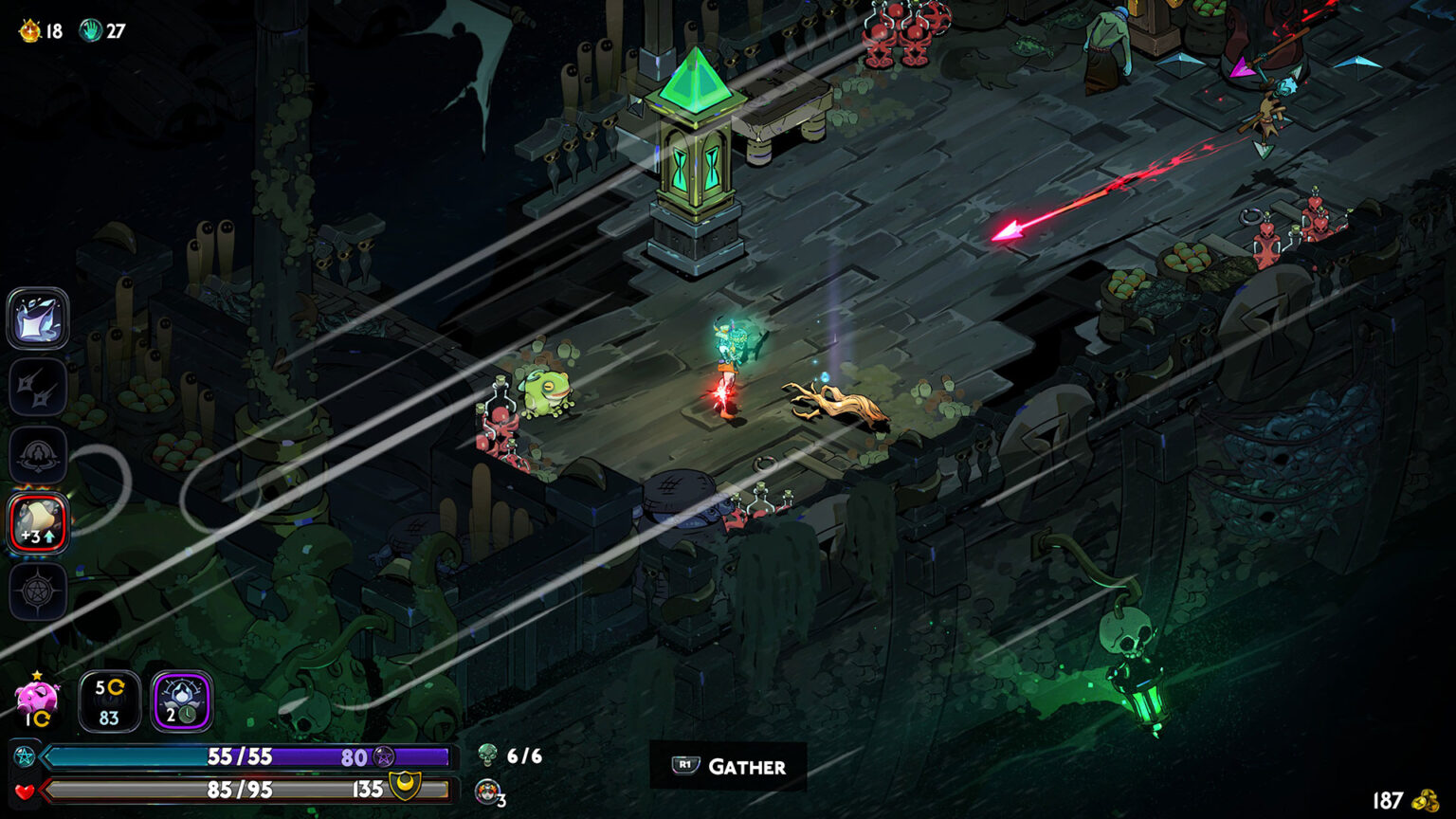Expand the reroll counter showing 5 and 83

(x=107, y=700)
